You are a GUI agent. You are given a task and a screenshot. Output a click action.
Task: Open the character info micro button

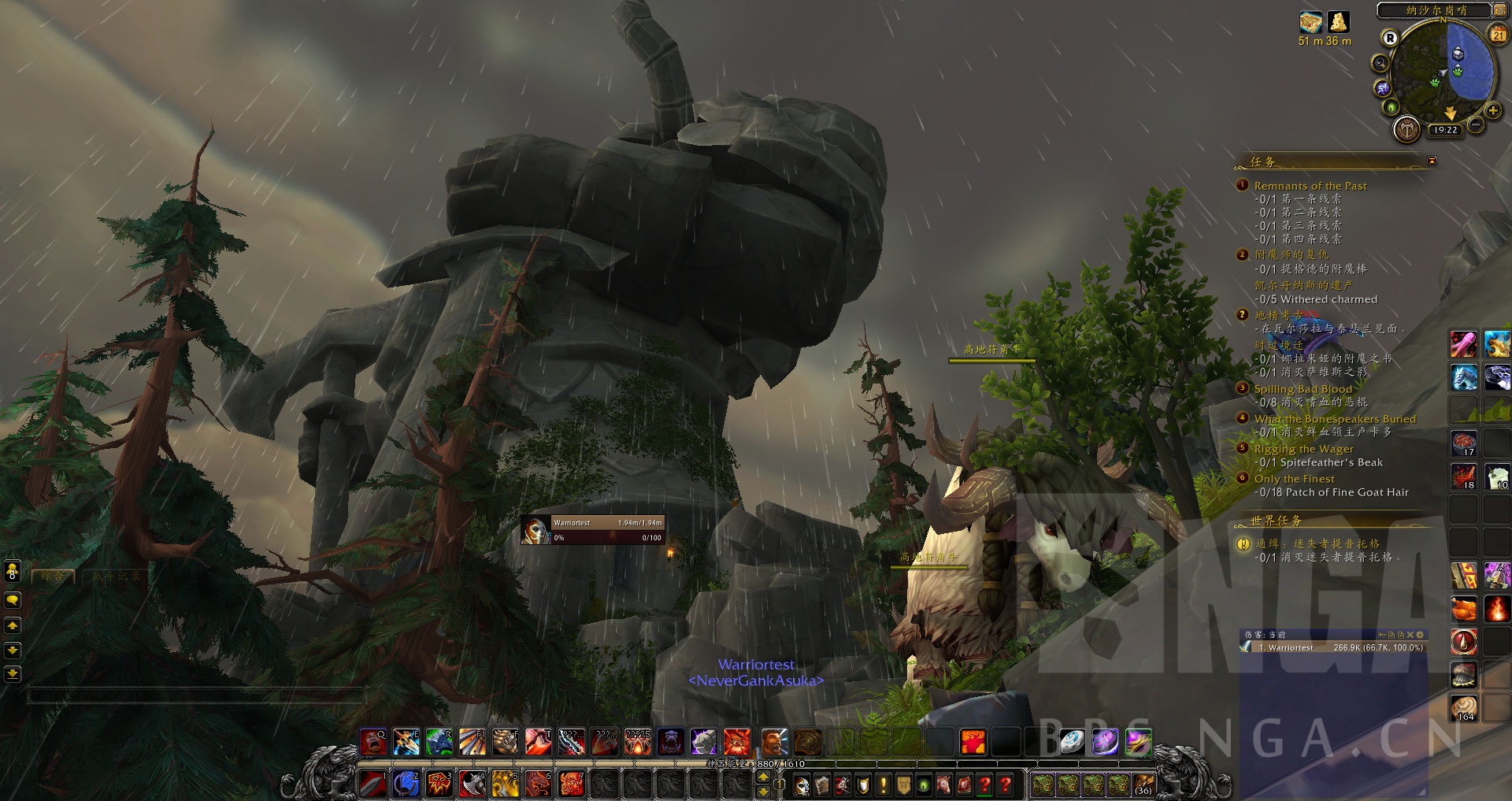(802, 784)
